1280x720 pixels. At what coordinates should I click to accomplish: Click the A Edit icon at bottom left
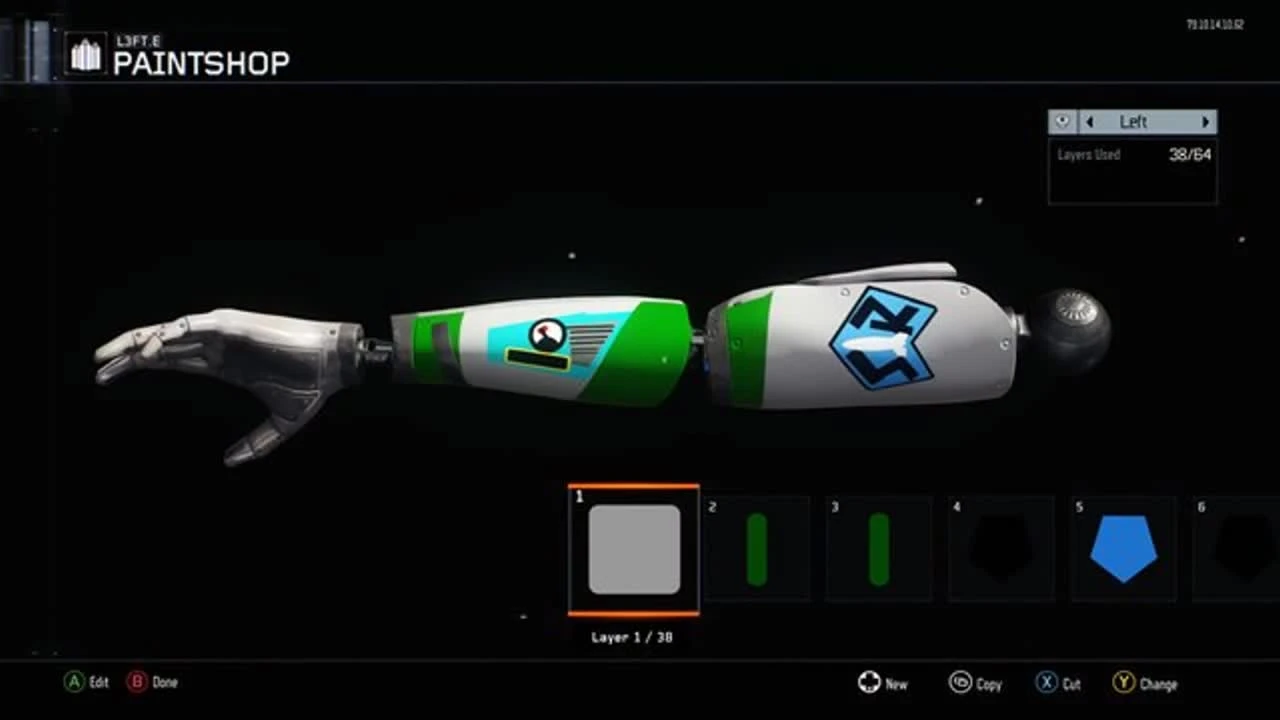(74, 682)
